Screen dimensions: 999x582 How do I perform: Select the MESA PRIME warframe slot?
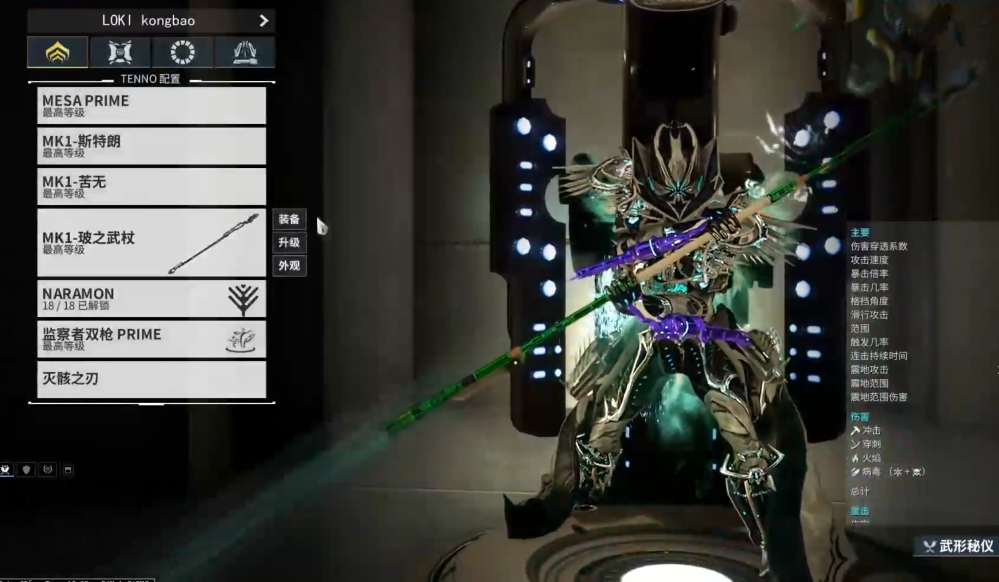tap(151, 105)
